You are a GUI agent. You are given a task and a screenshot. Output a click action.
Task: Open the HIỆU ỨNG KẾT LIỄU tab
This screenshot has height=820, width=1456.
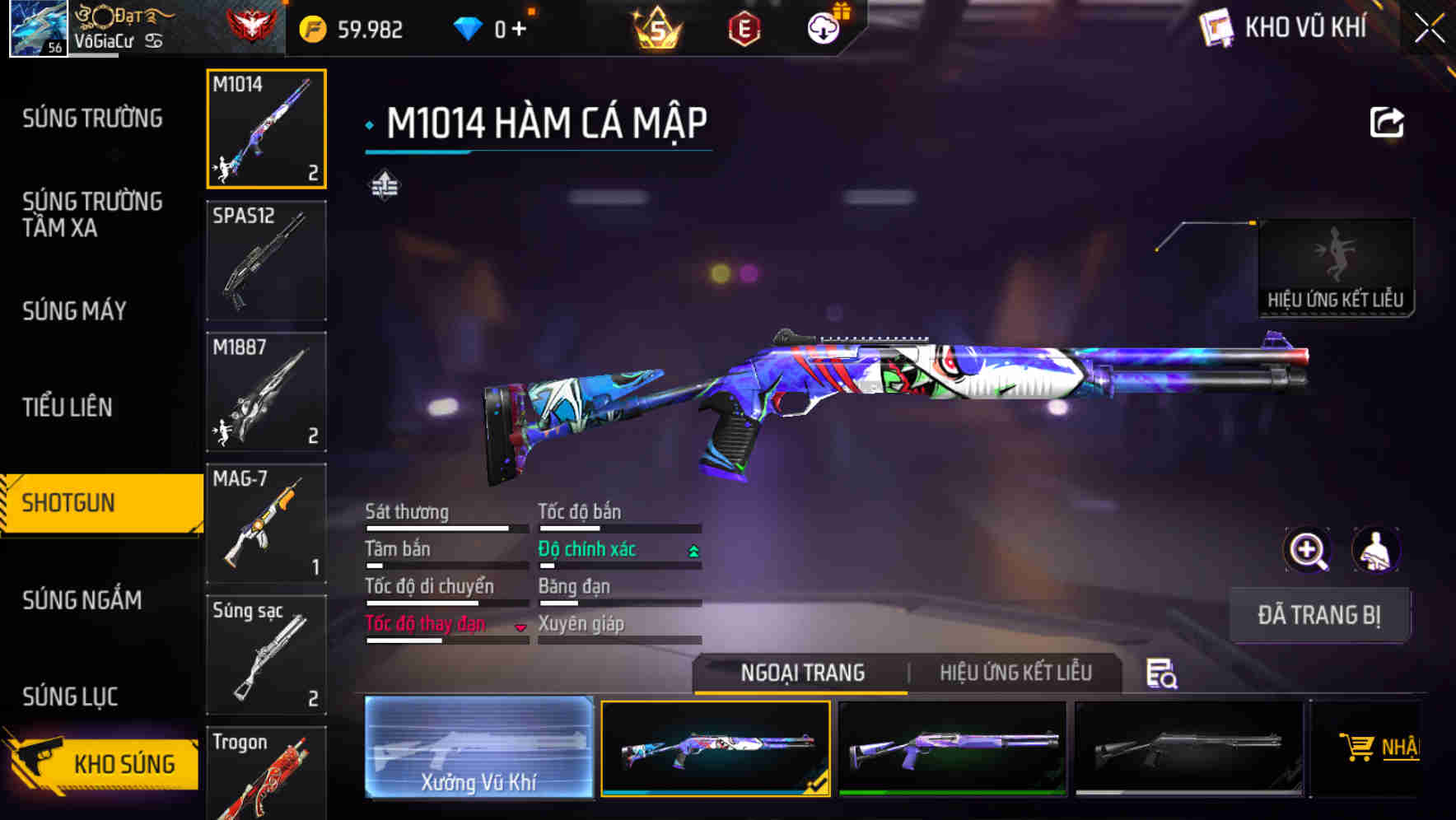coord(1015,673)
